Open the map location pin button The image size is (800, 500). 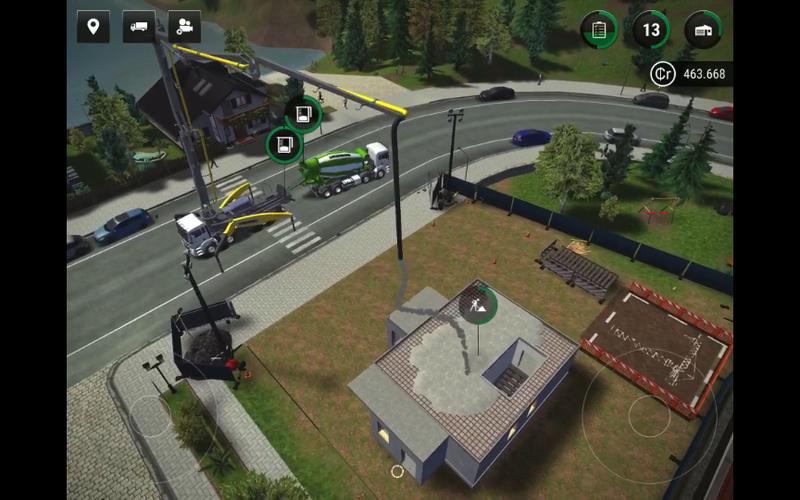pos(93,26)
